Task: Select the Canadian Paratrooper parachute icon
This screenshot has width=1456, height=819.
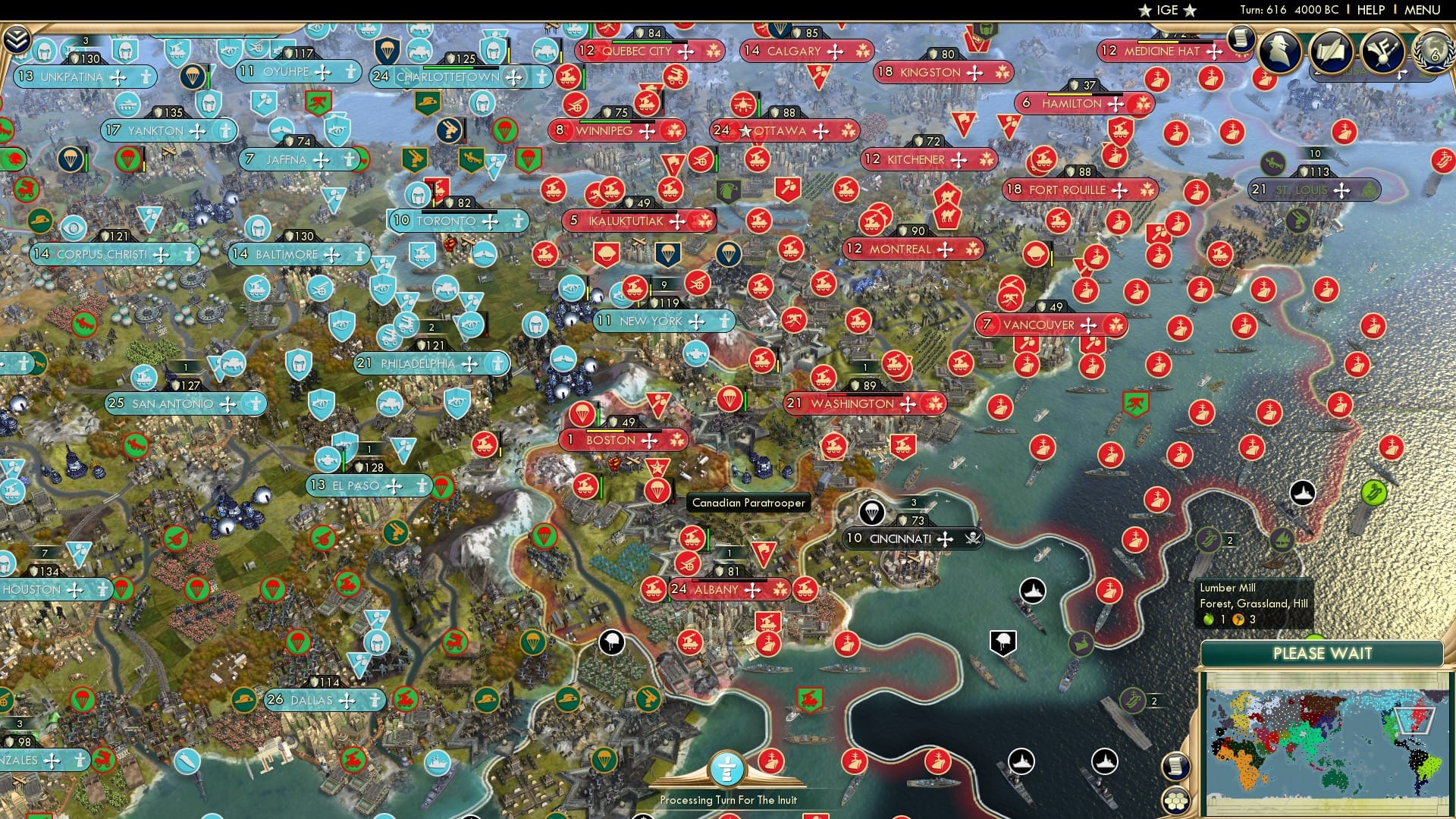Action: pyautogui.click(x=657, y=489)
